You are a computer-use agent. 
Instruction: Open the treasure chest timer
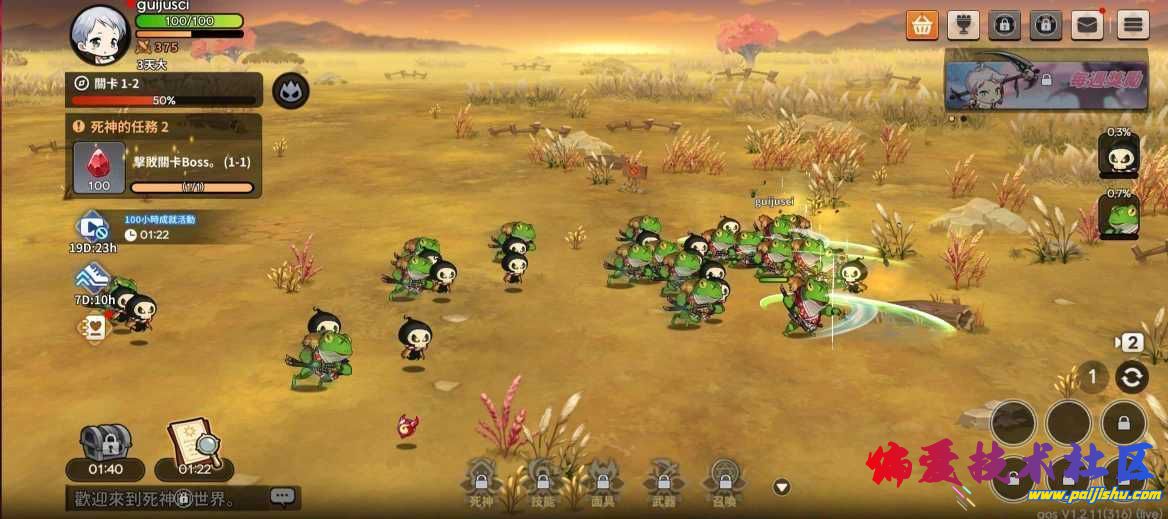[105, 444]
